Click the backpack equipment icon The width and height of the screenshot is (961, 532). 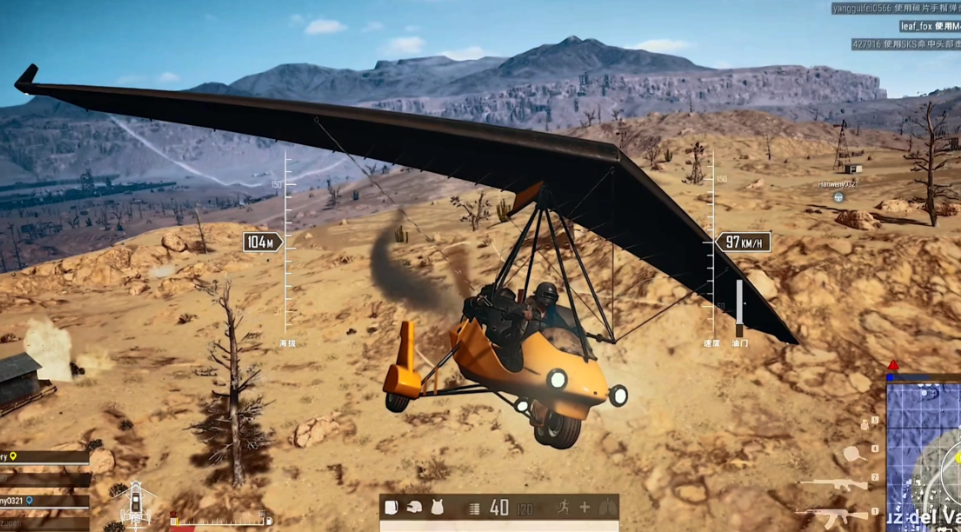391,507
